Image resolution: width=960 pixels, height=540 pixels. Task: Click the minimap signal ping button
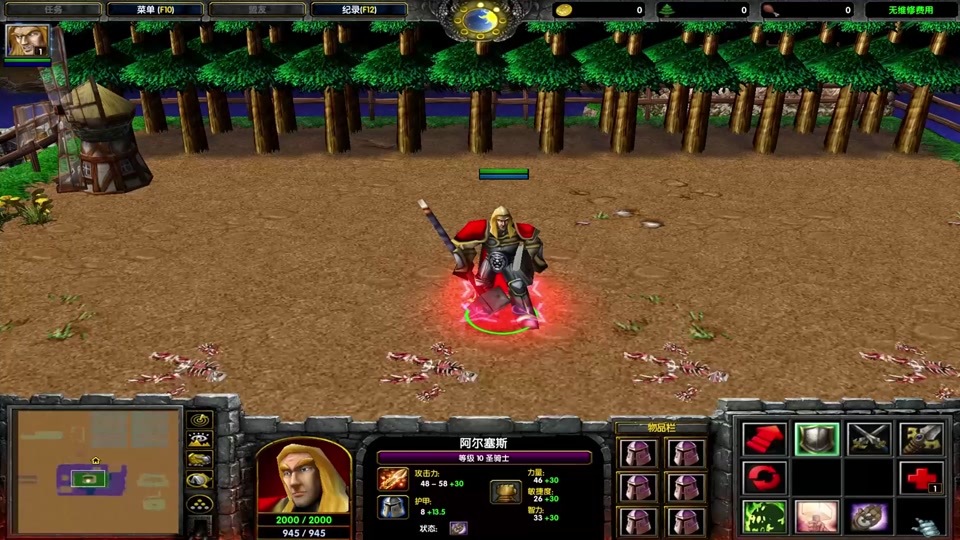[200, 419]
